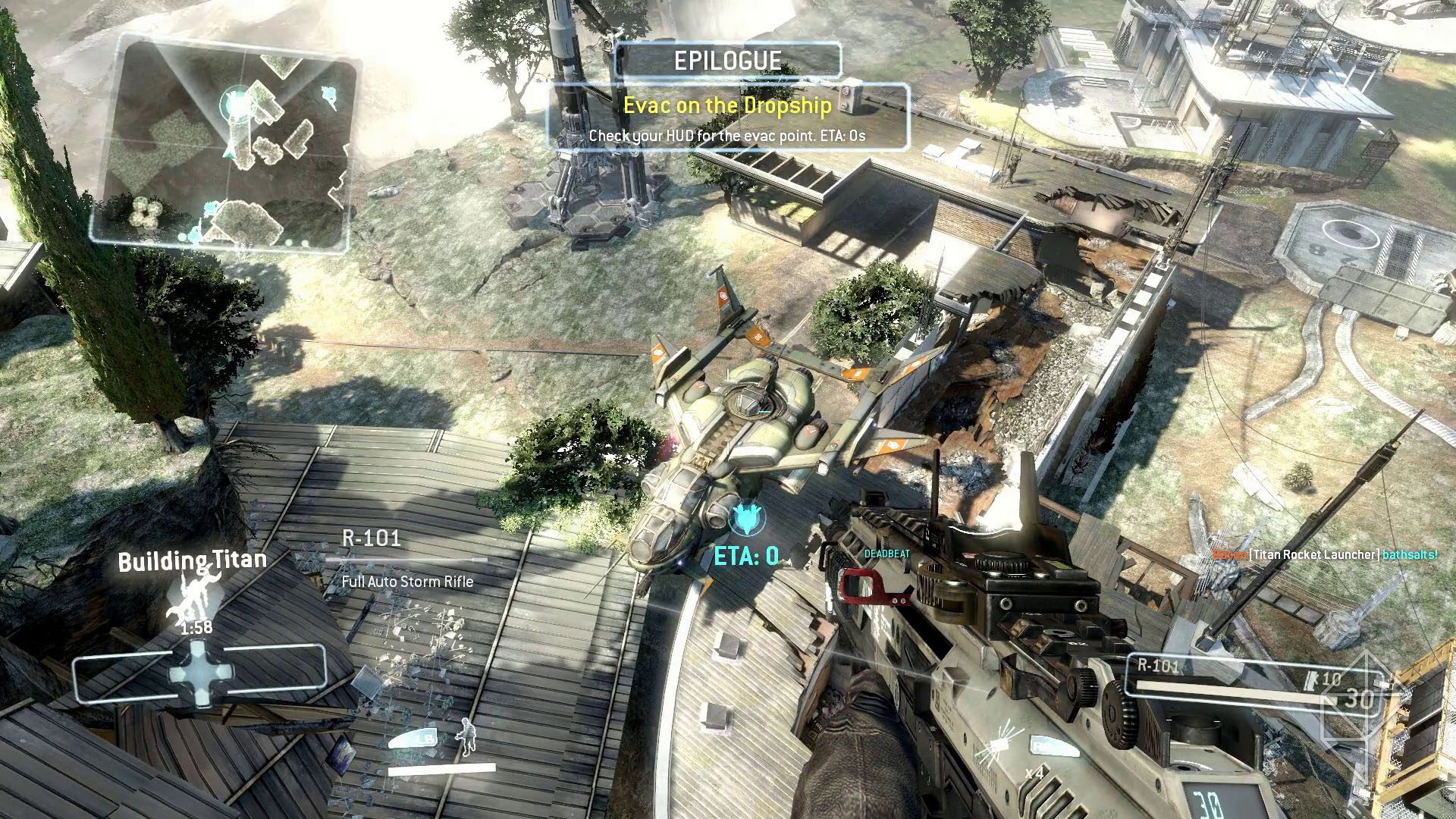This screenshot has height=819, width=1456.
Task: Click the pilot silhouette icon near the LB prompt
Action: tap(468, 737)
